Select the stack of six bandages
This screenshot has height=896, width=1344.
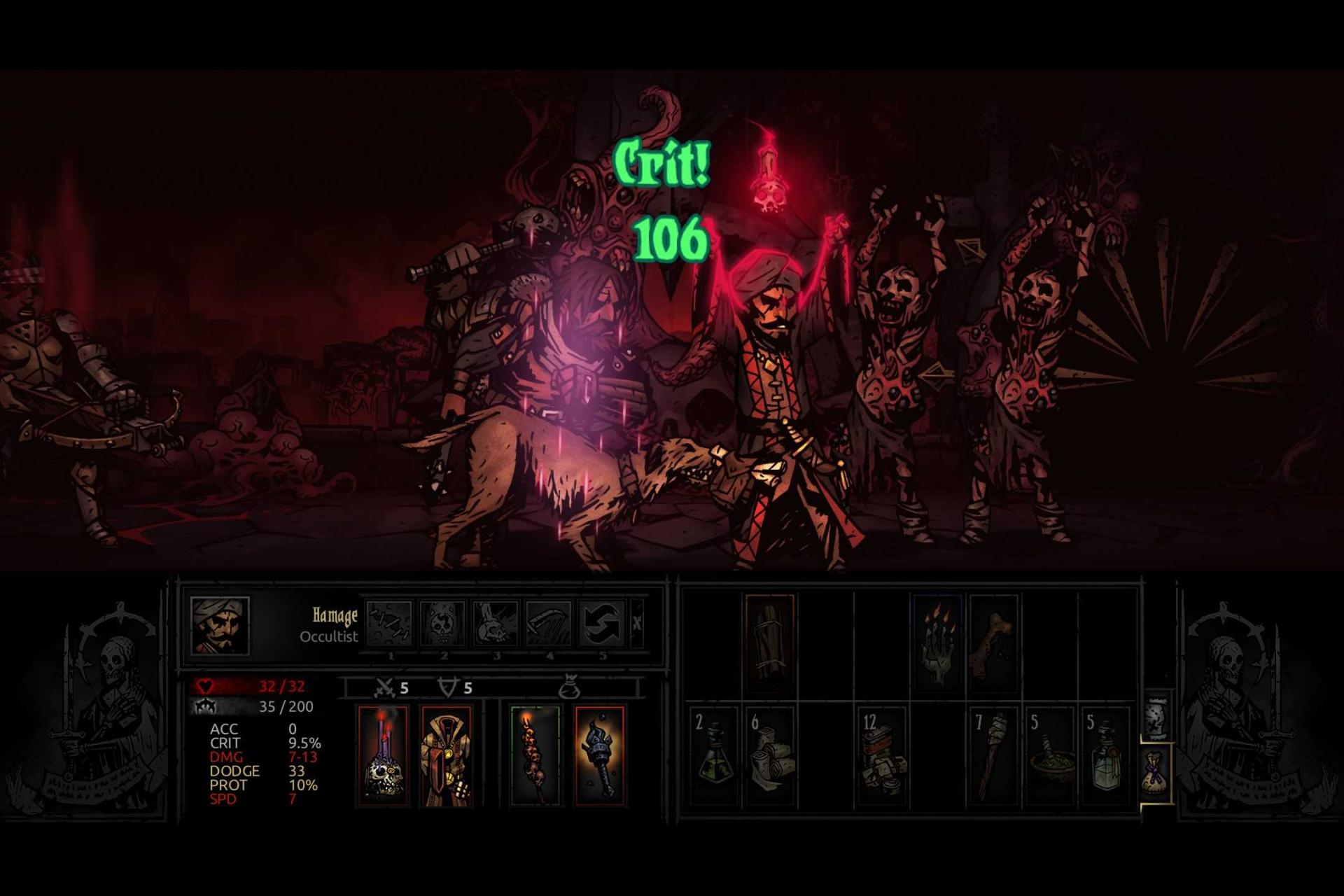(x=770, y=757)
